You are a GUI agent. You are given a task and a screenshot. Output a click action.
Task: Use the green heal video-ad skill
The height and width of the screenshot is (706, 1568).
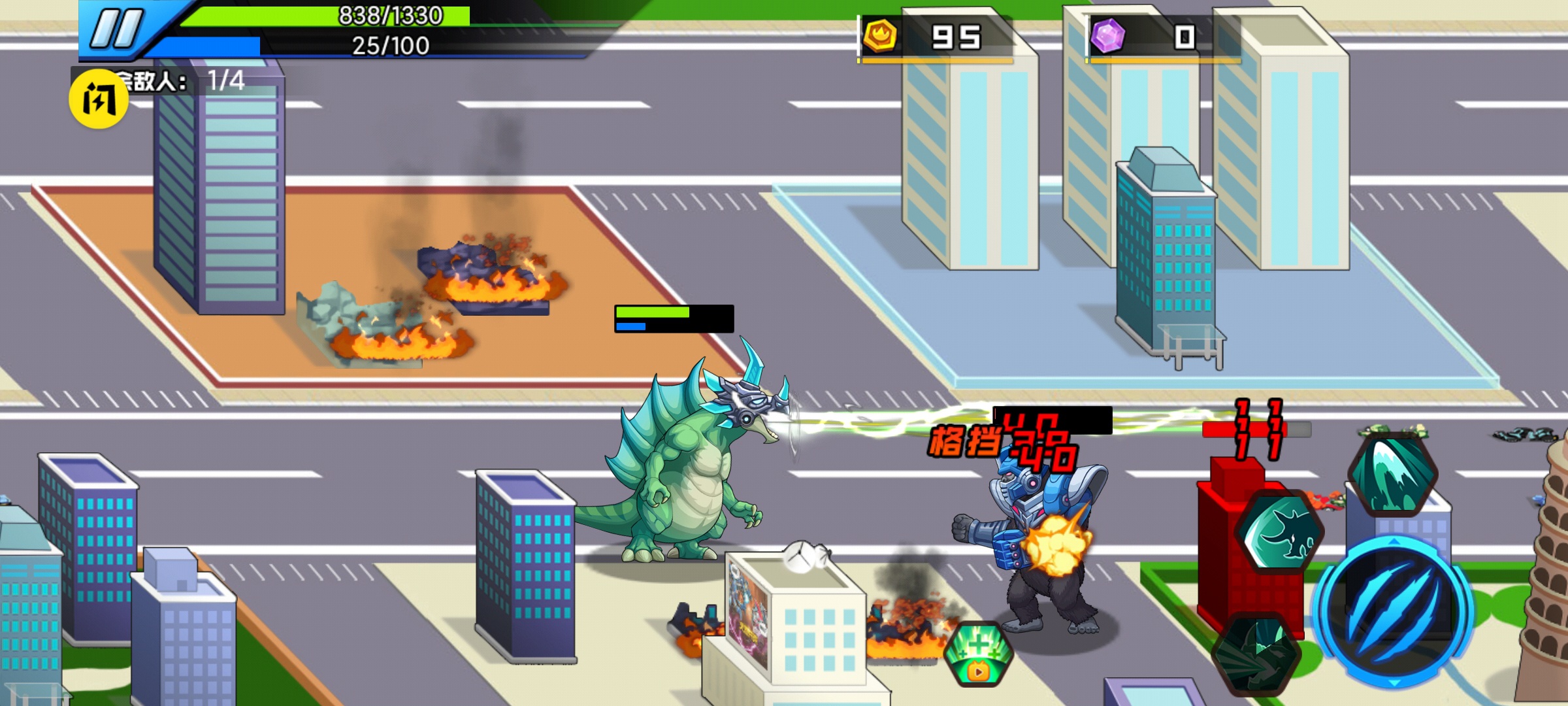coord(978,654)
